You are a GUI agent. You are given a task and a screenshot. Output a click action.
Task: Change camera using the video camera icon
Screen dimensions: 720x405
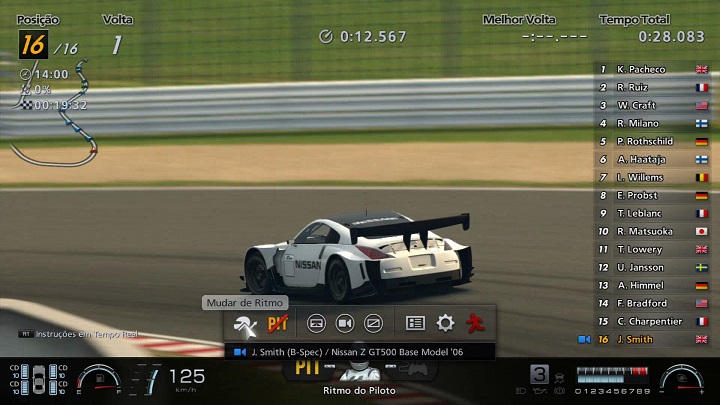(x=345, y=324)
